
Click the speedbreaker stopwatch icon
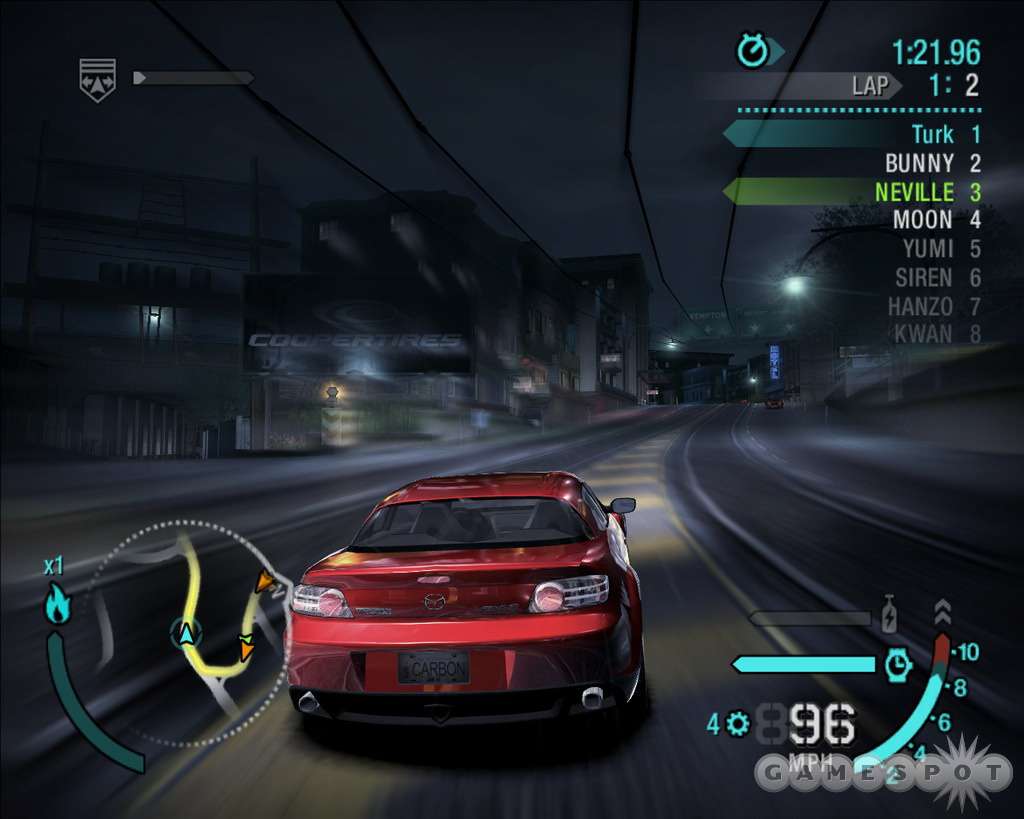[898, 664]
